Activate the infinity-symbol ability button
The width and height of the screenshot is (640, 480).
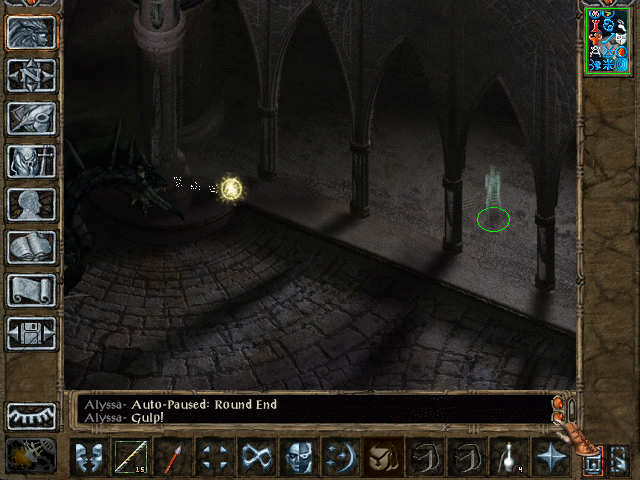point(257,457)
